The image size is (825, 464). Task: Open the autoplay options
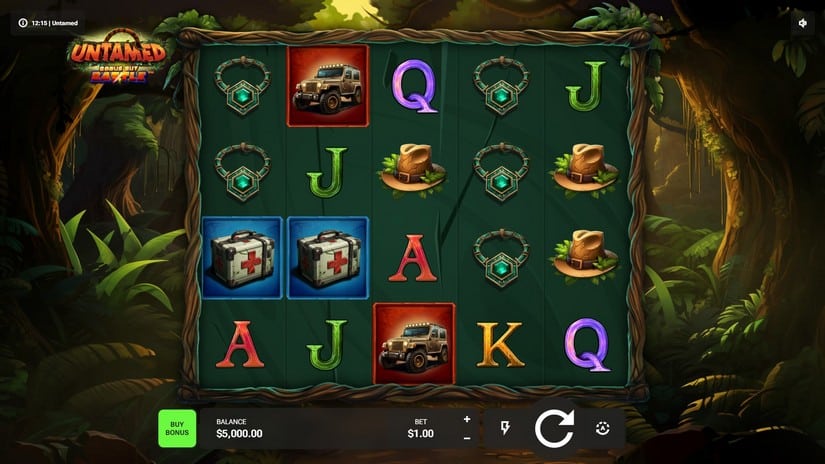click(x=602, y=428)
